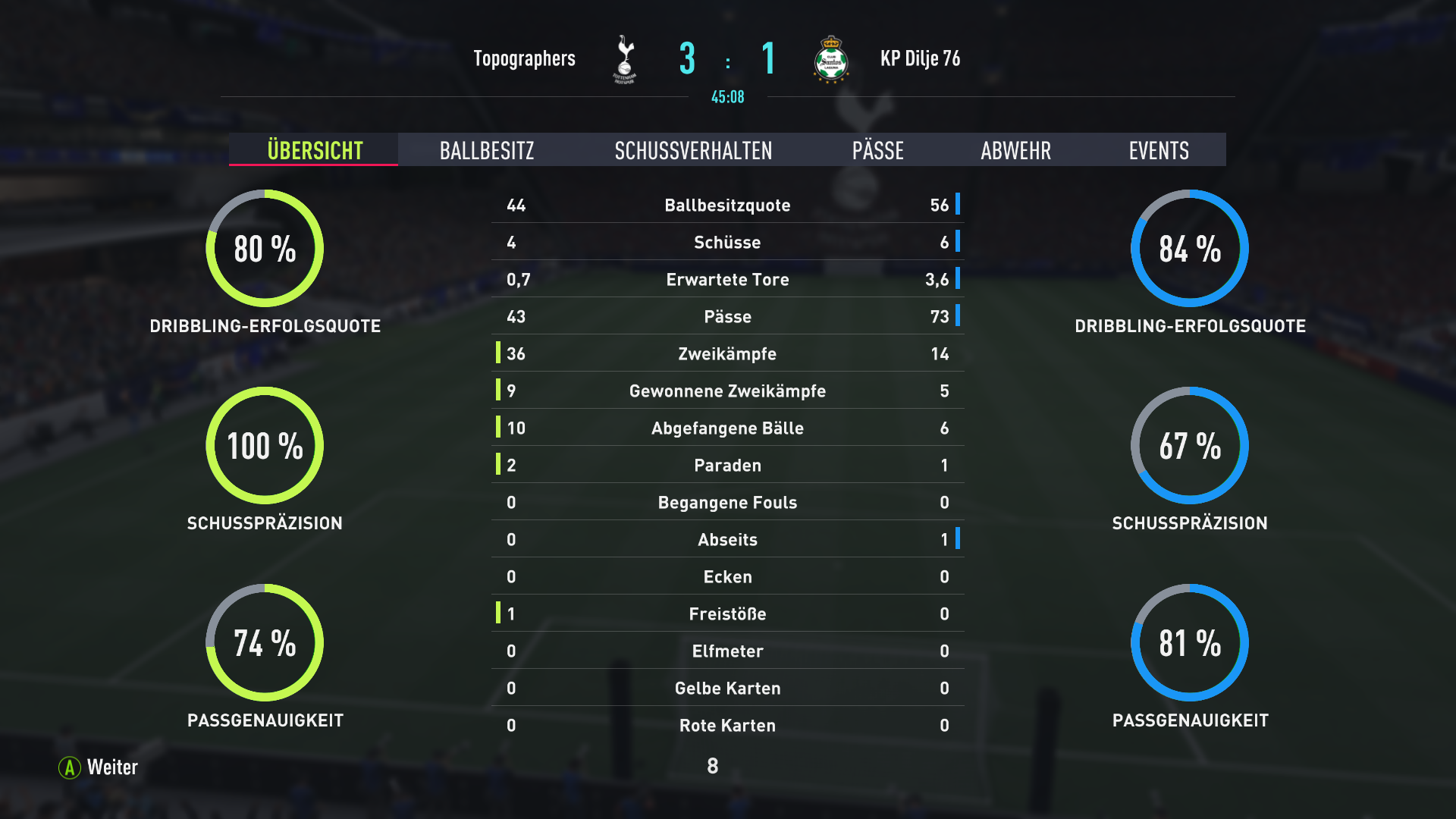
Task: Select the Übersicht tab
Action: coord(315,150)
